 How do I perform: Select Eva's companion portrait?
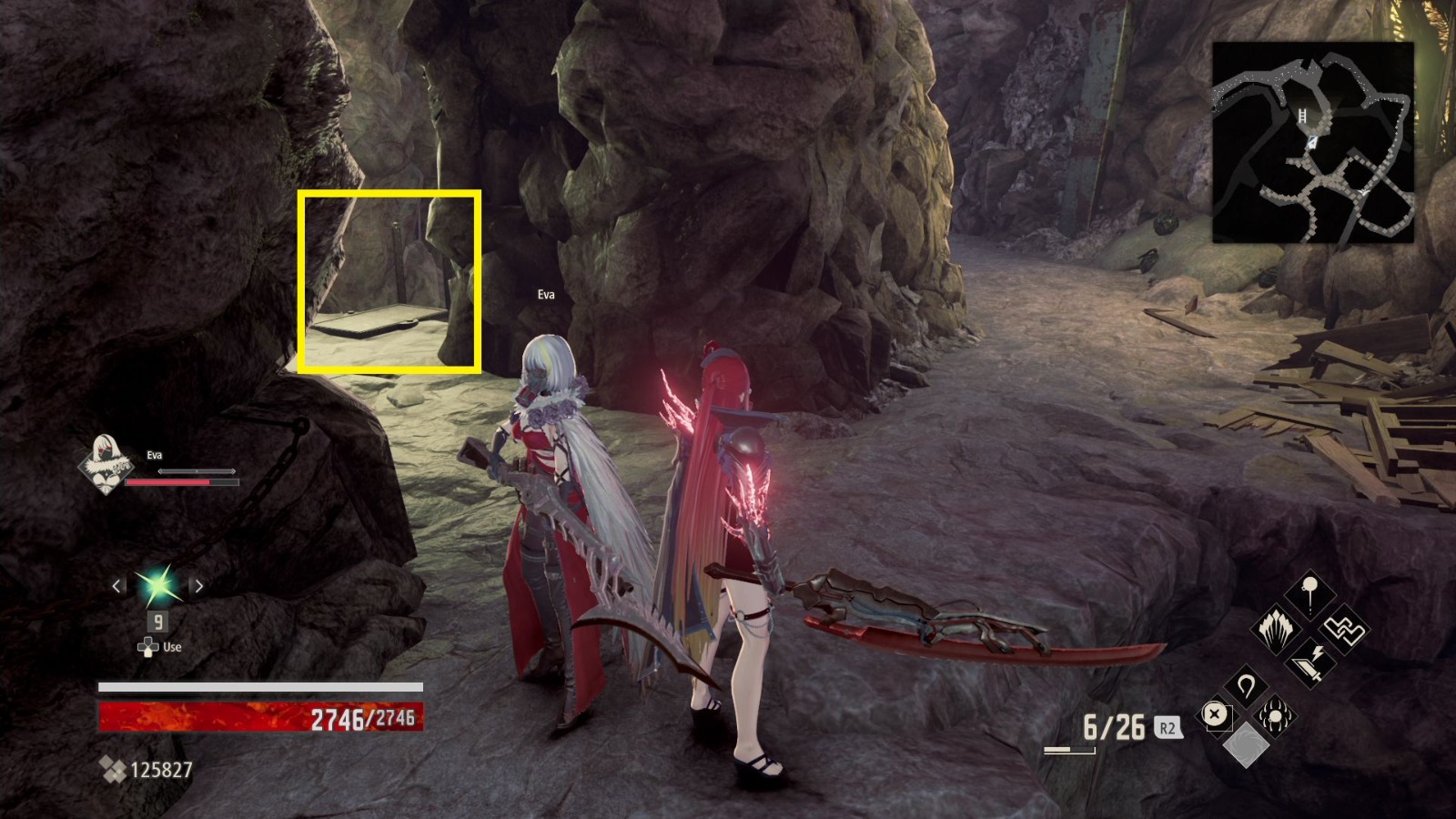pyautogui.click(x=103, y=461)
